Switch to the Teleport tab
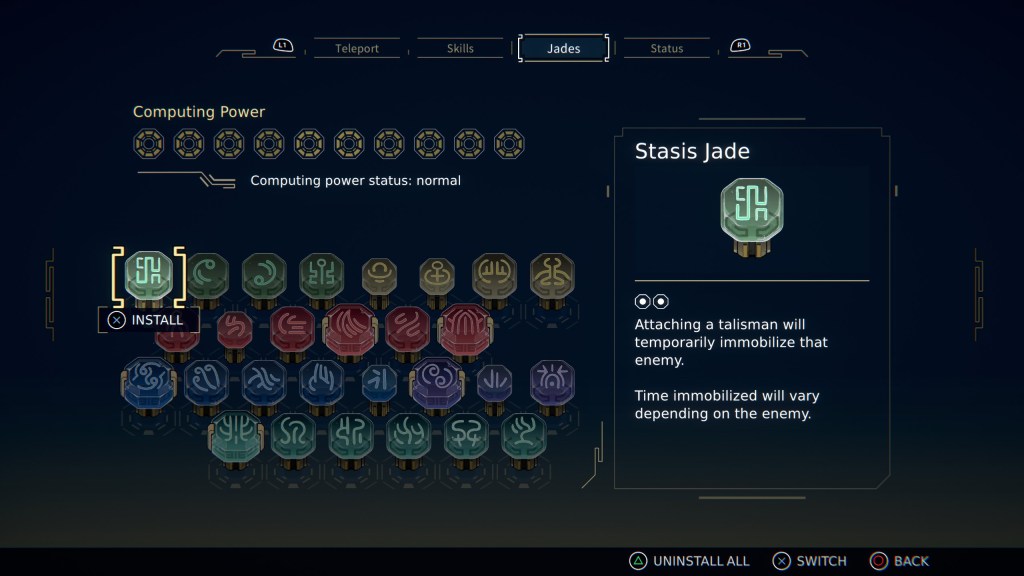The image size is (1024, 576). click(x=357, y=48)
